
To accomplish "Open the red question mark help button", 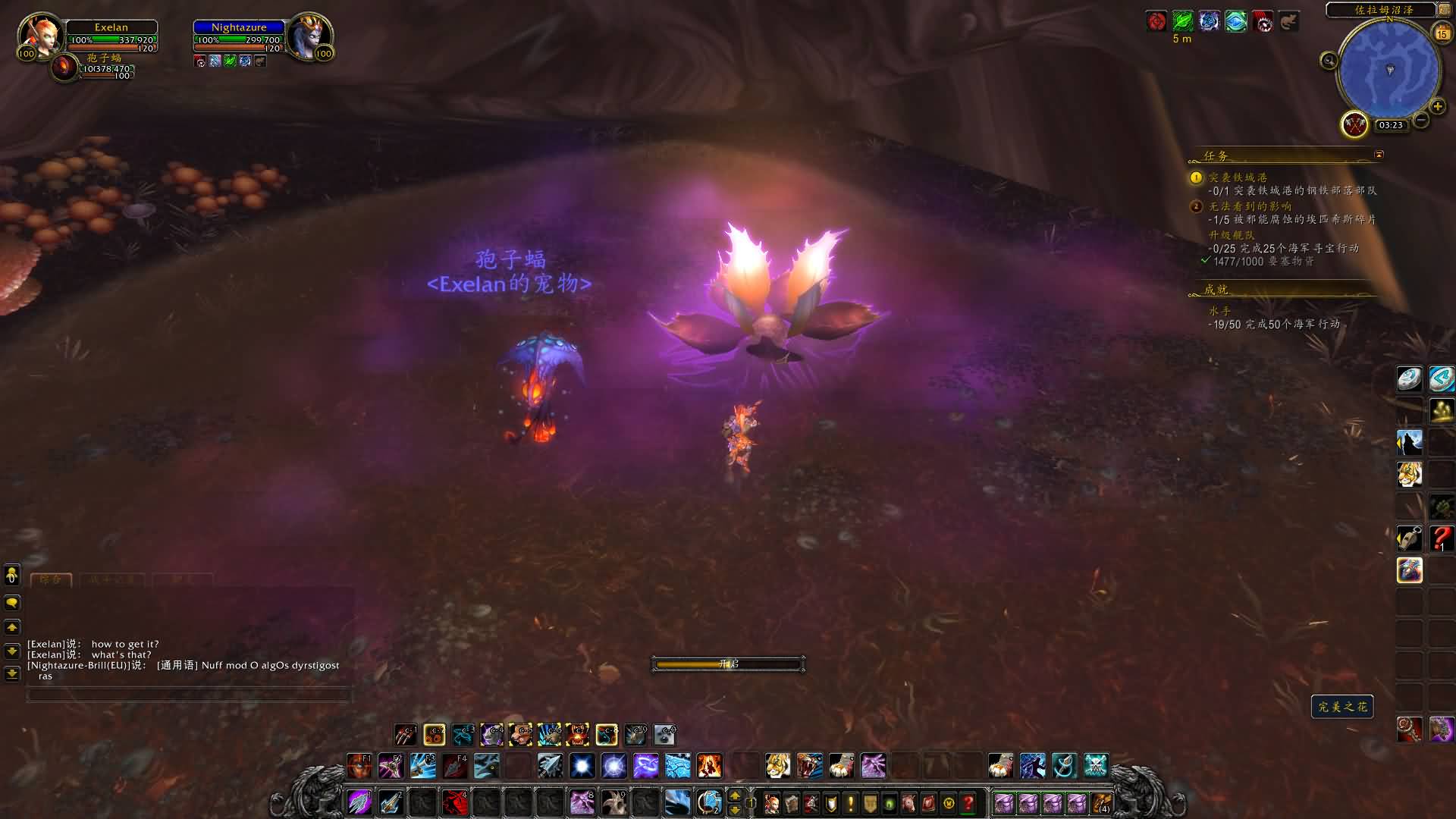I will (x=968, y=802).
